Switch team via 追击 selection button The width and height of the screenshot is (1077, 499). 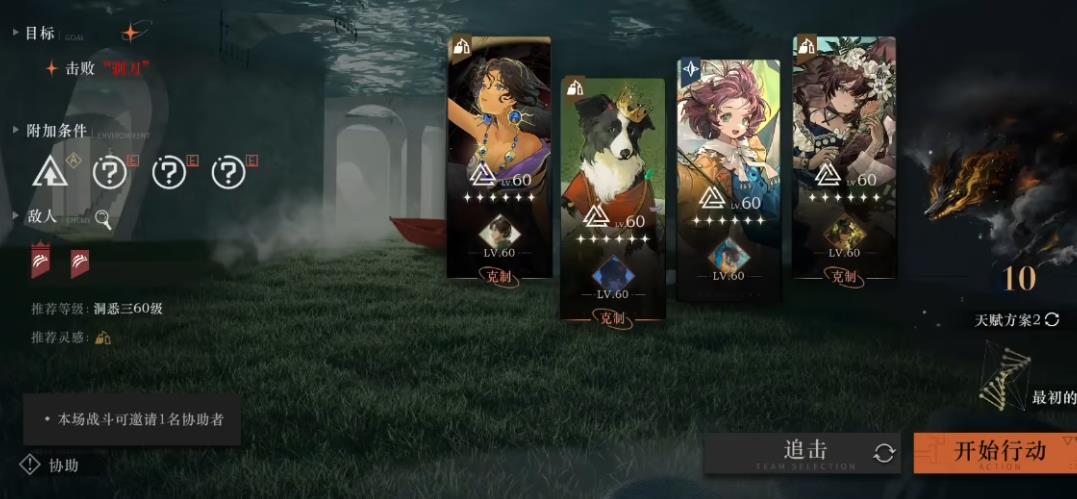[x=804, y=453]
